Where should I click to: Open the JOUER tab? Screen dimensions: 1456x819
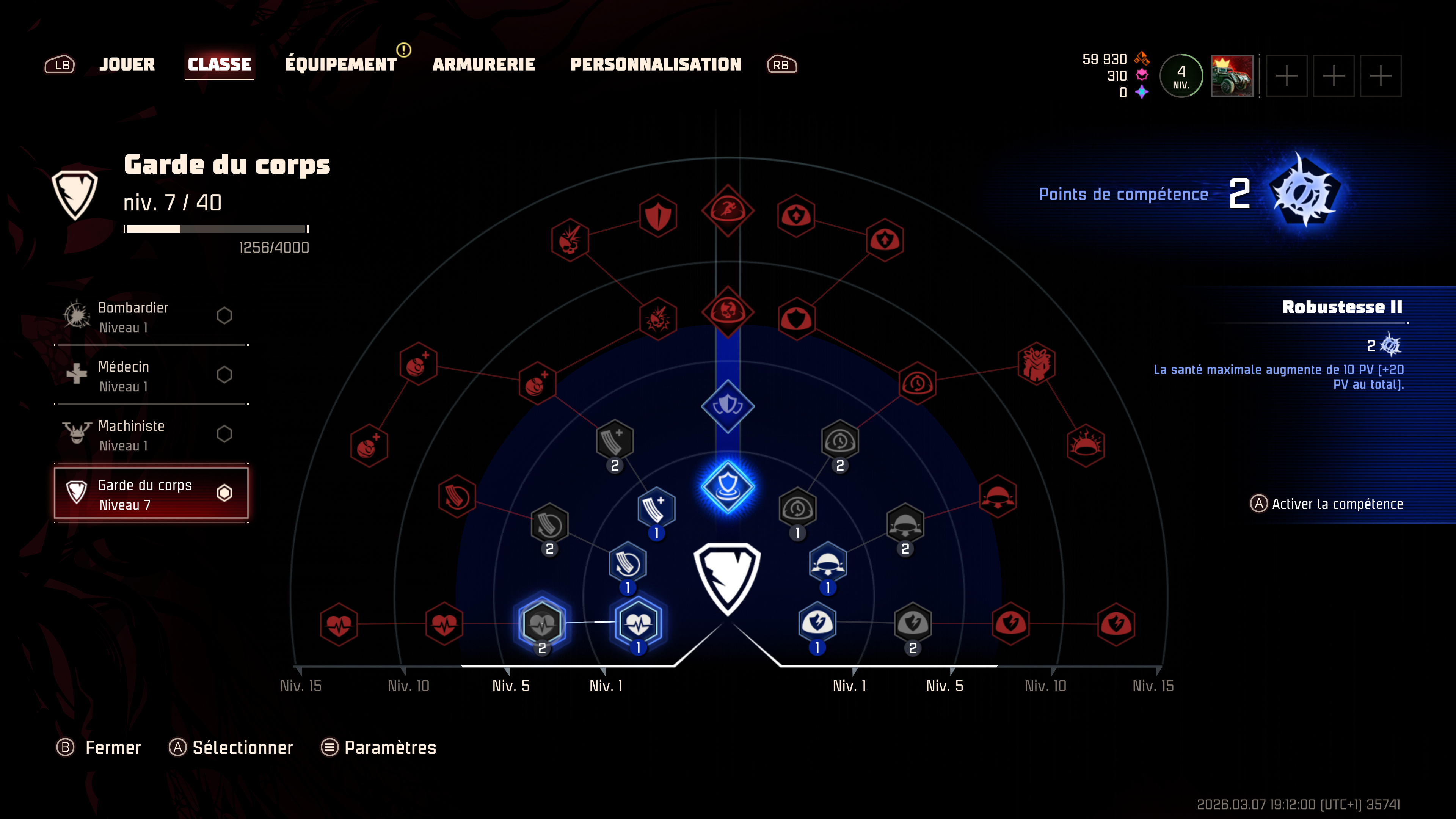tap(127, 64)
